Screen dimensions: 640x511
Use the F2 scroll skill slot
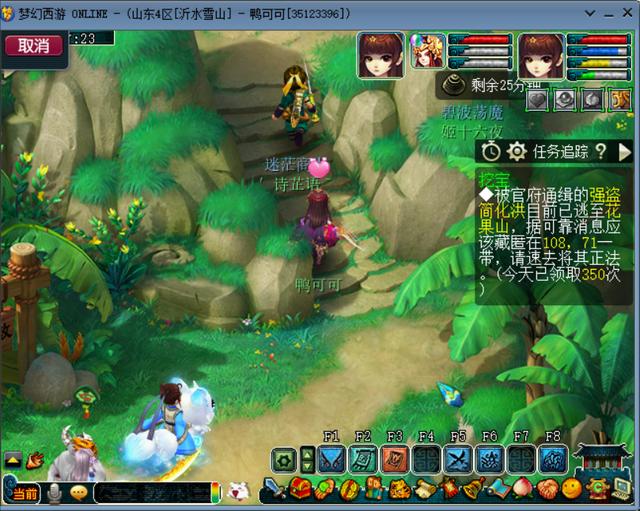(x=363, y=458)
